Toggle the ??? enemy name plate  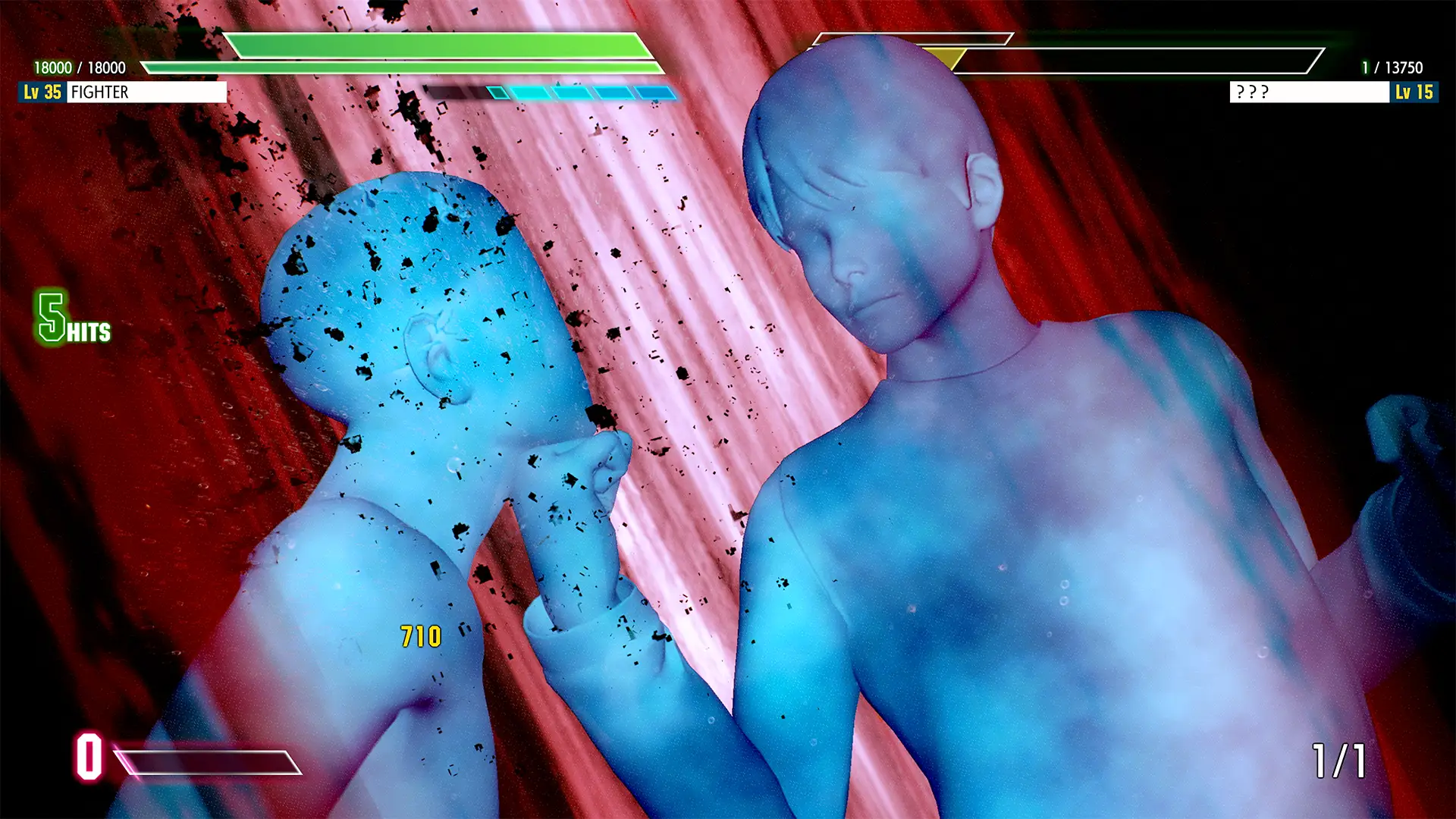1308,93
